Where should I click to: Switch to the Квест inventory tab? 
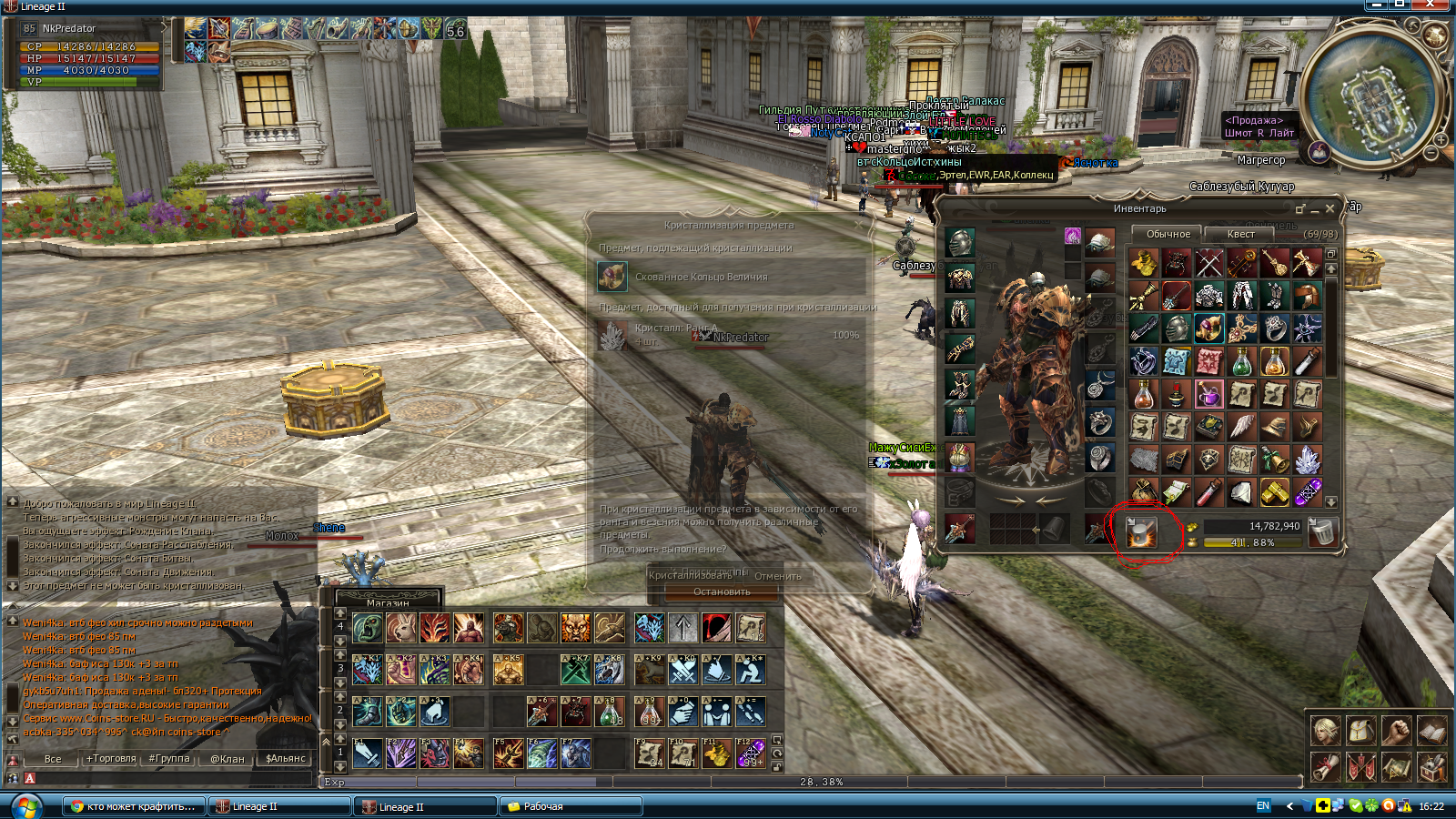1240,234
